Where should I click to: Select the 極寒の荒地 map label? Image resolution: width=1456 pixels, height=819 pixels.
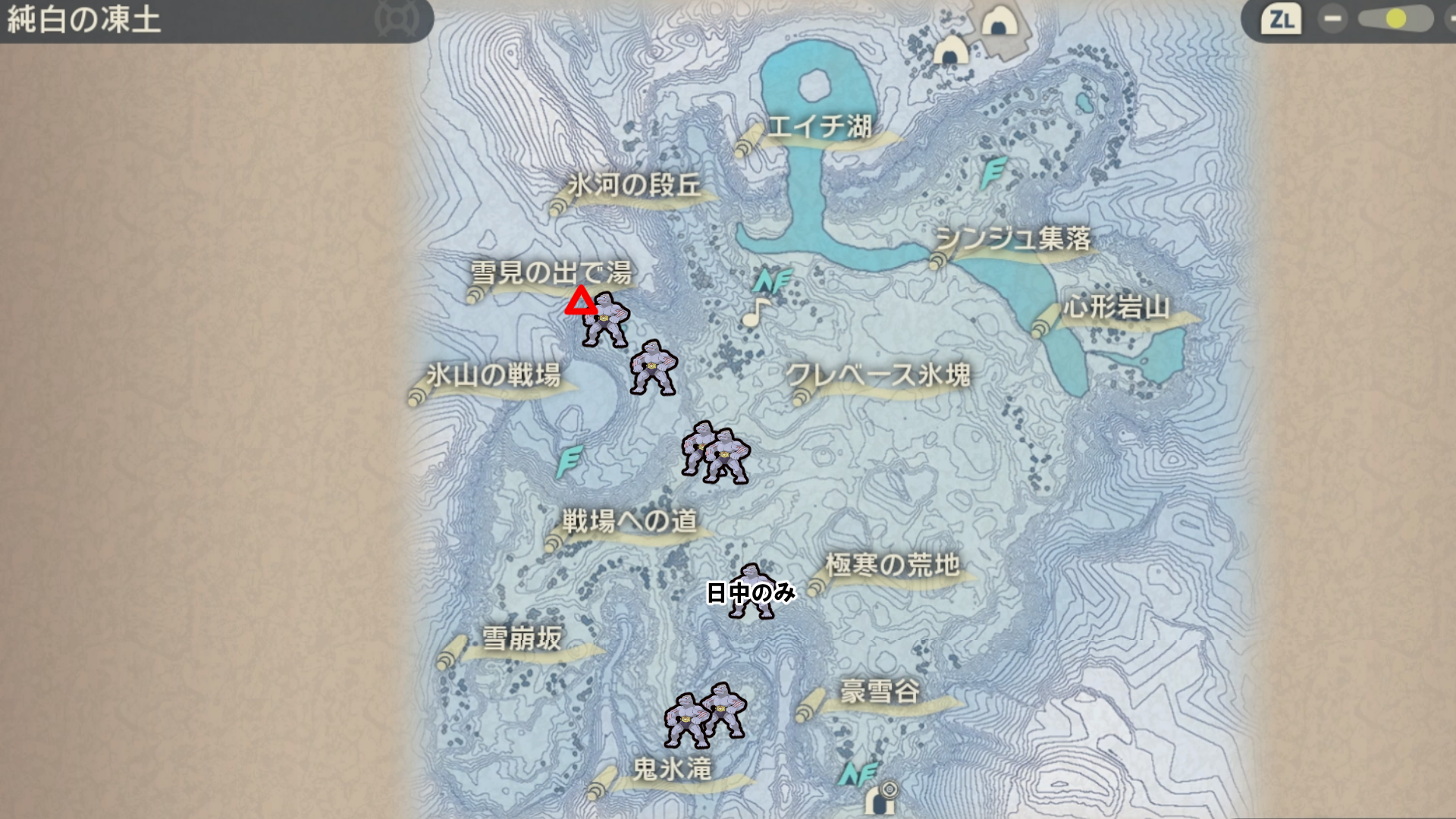pos(892,565)
